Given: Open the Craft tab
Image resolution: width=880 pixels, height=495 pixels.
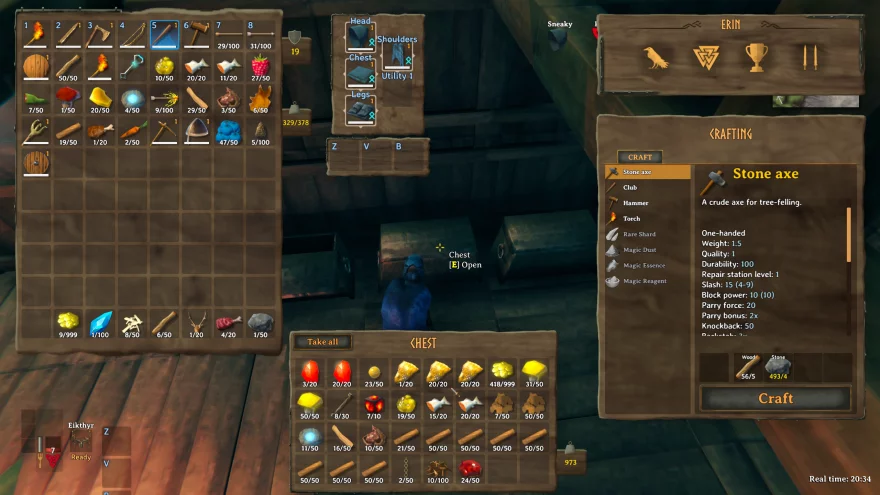Looking at the screenshot, I should (639, 157).
